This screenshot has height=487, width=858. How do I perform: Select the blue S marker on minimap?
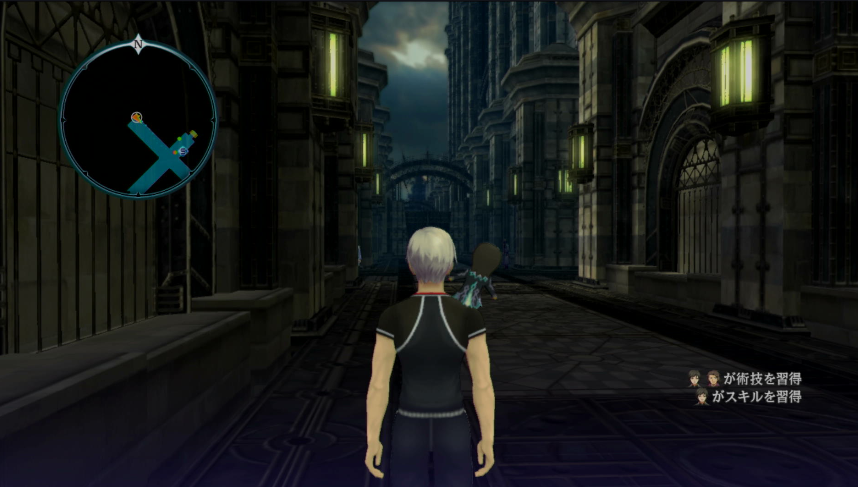coord(183,150)
